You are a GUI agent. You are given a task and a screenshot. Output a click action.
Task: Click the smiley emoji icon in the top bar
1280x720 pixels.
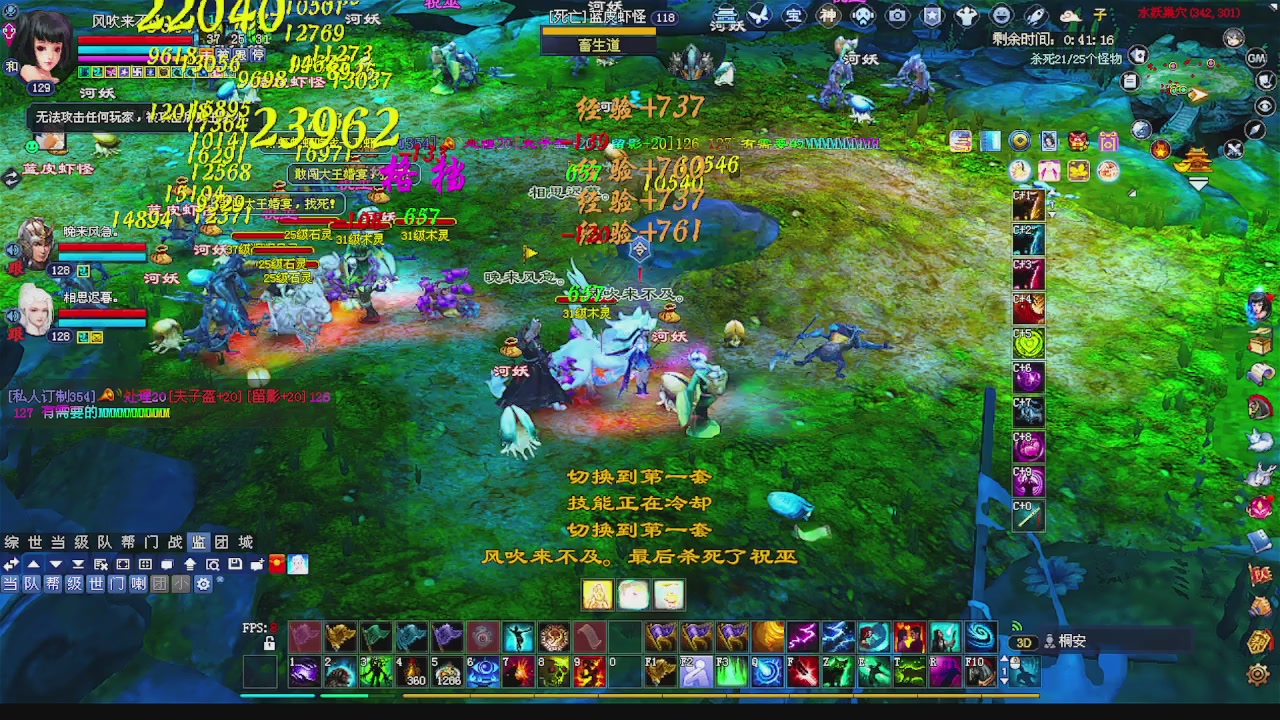tap(999, 14)
